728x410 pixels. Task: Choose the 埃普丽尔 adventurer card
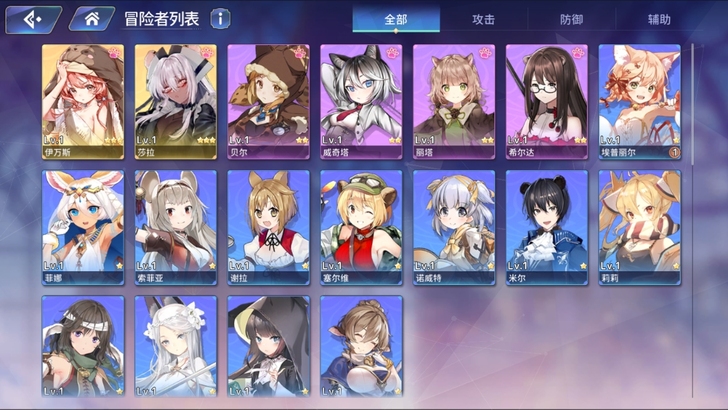[639, 102]
